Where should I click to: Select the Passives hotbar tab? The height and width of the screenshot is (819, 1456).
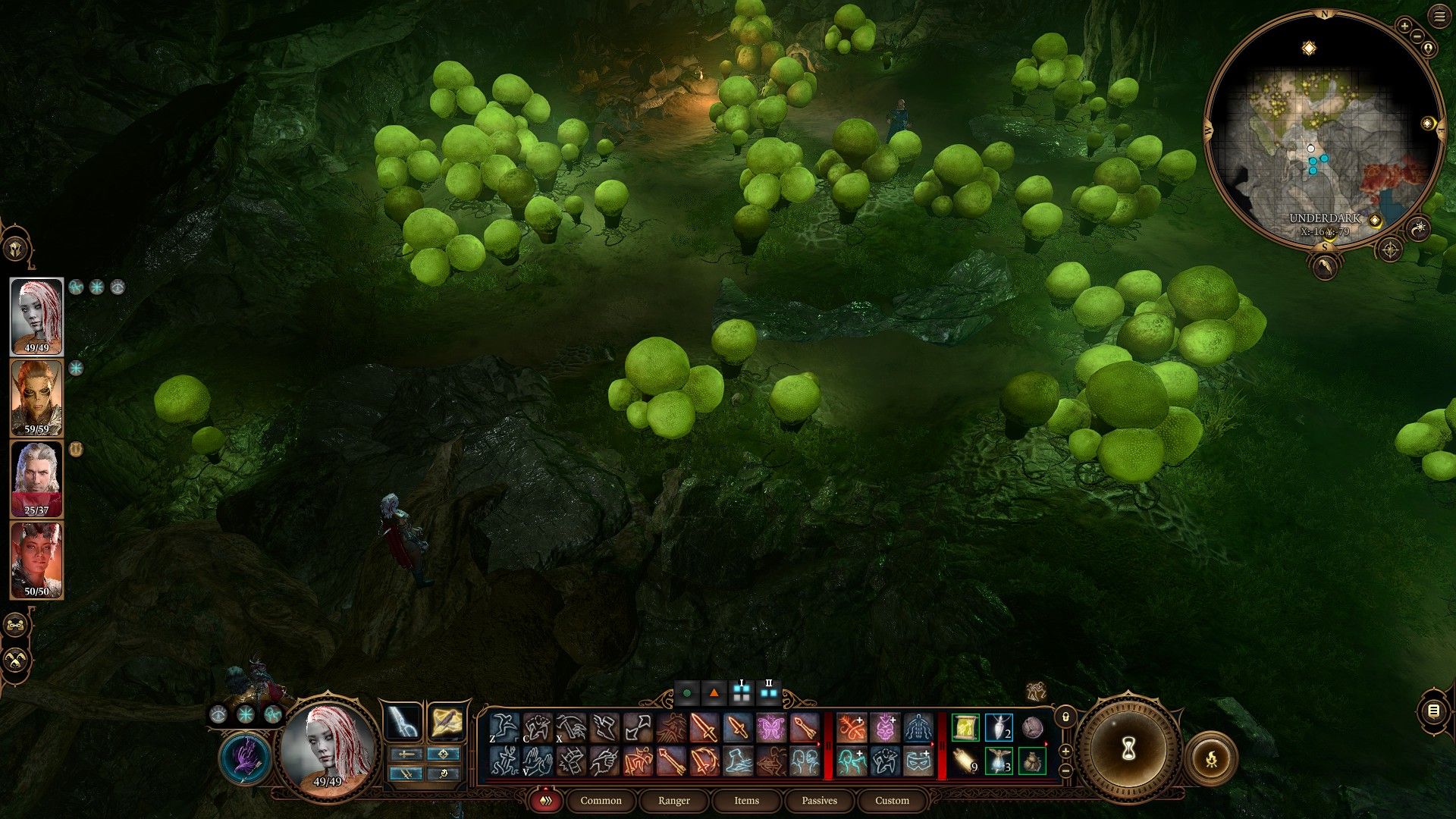click(x=819, y=801)
